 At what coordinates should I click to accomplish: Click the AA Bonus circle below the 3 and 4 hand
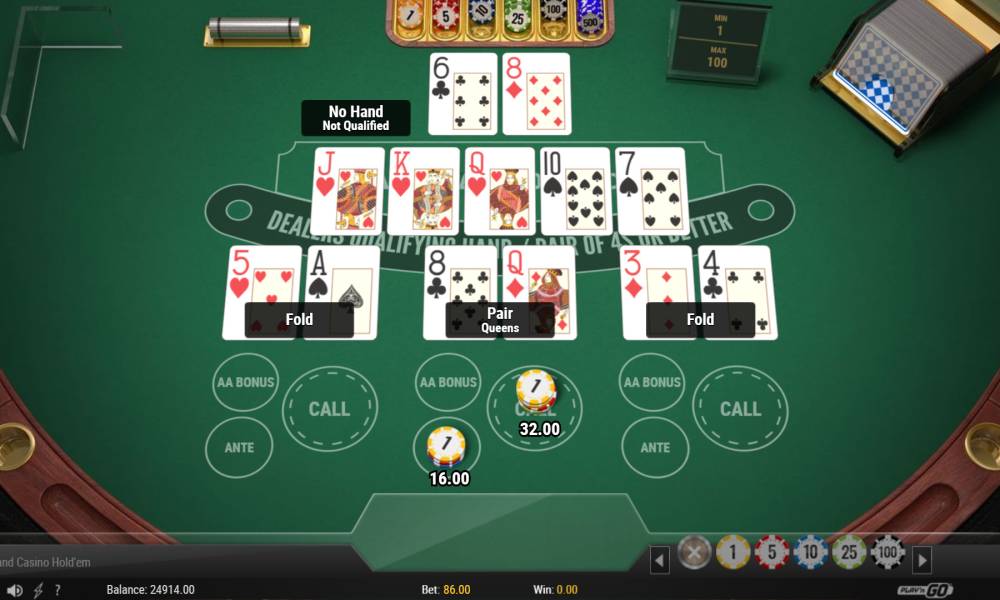point(654,382)
